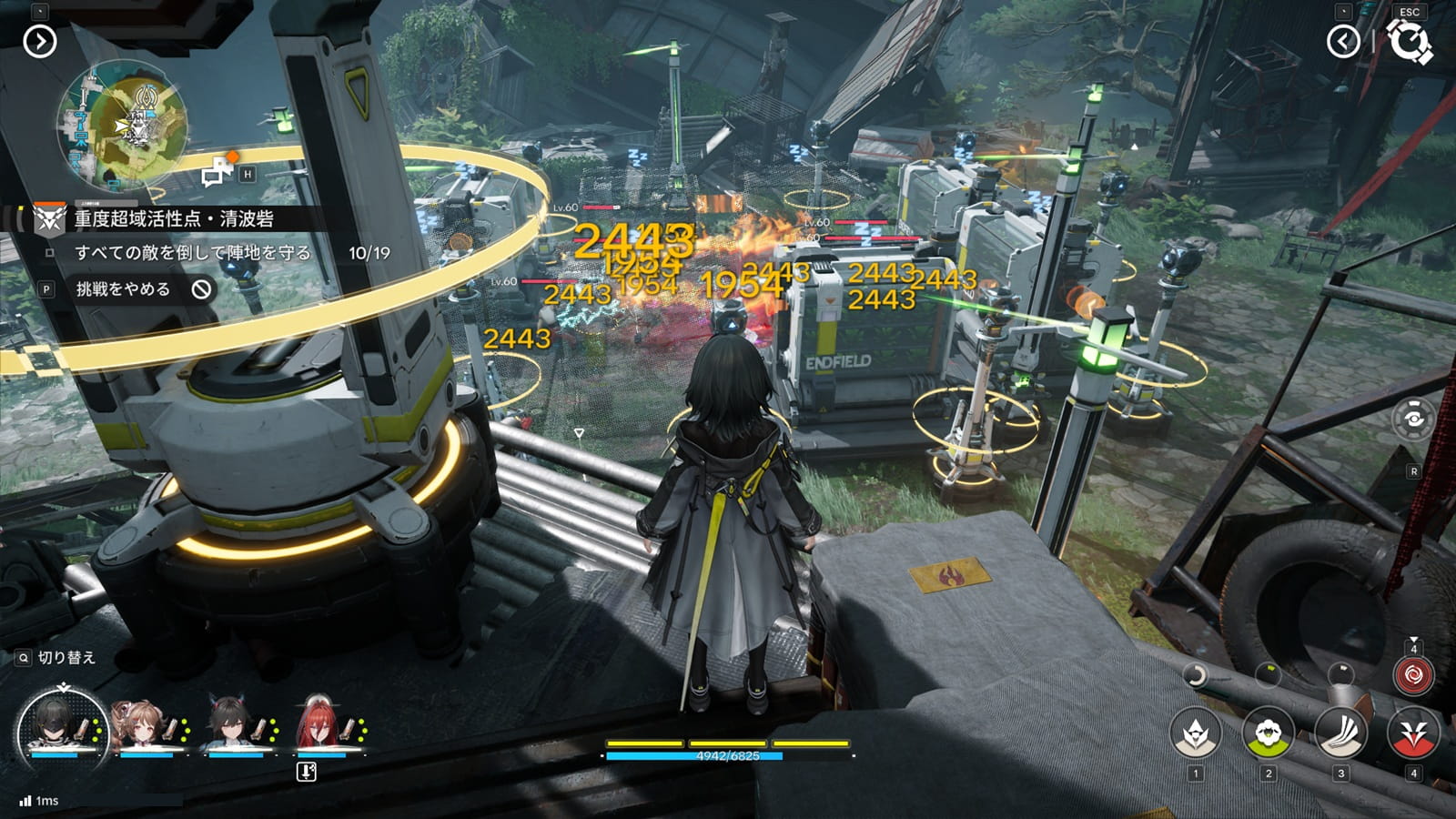The width and height of the screenshot is (1456, 819).
Task: Open the circular minimap
Action: click(123, 121)
